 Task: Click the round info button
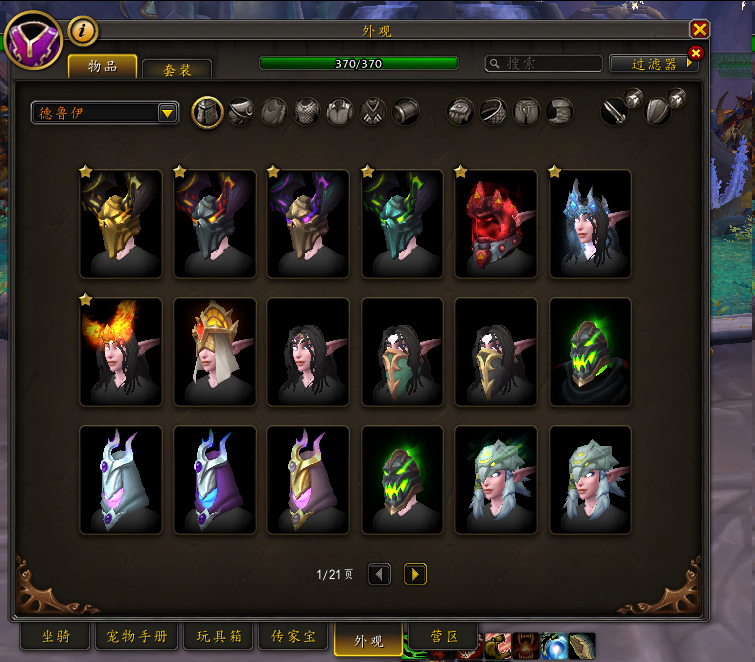click(x=82, y=32)
